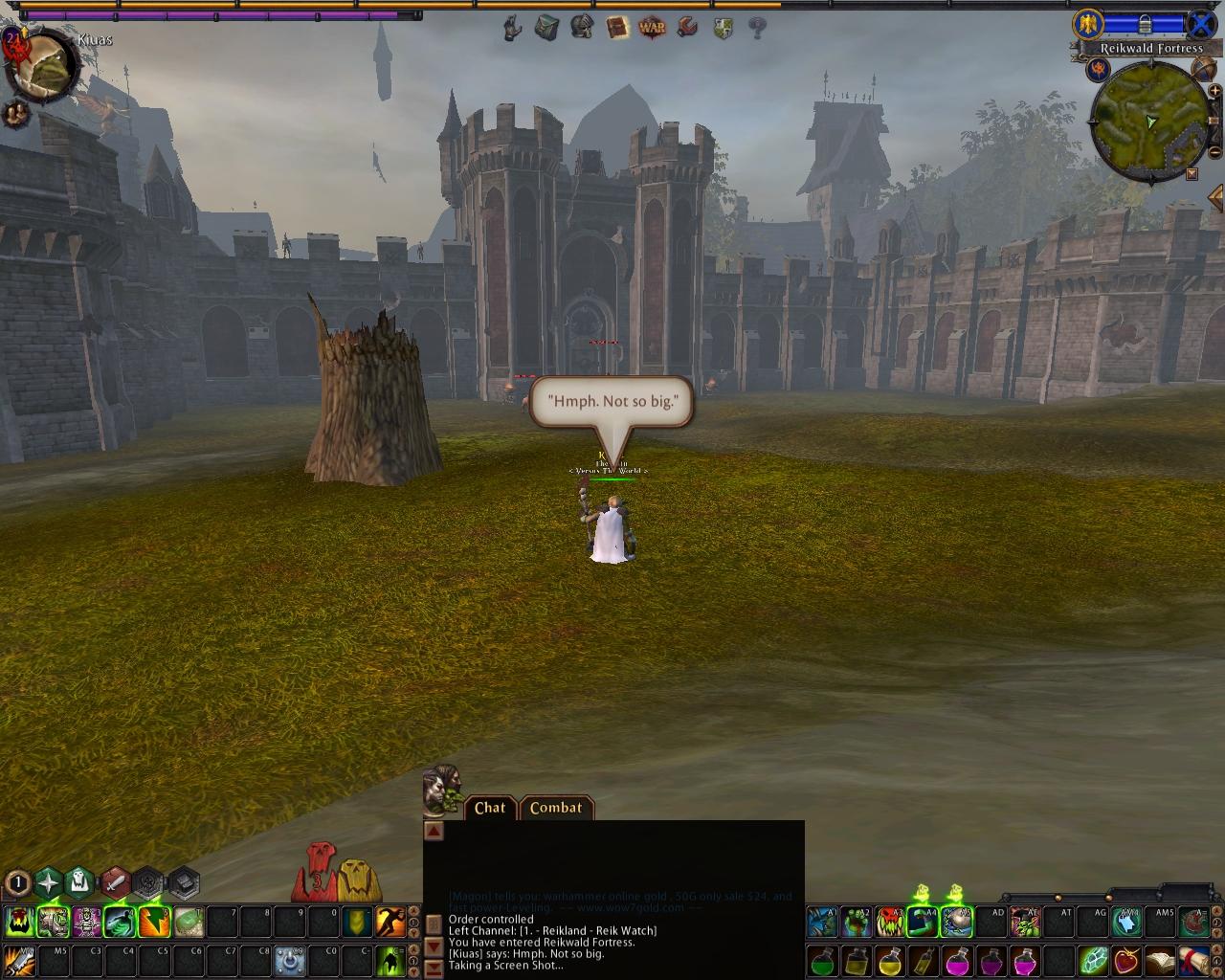
Task: Activate the running figure flee ability
Action: (390, 922)
